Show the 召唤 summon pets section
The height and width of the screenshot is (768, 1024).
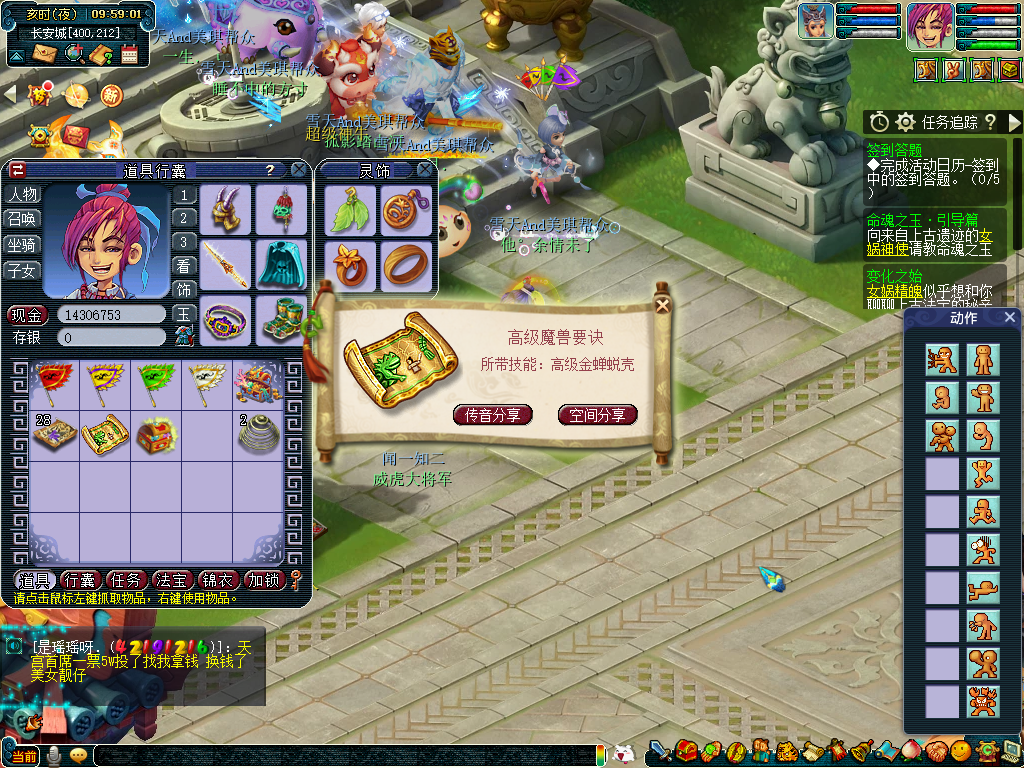click(x=22, y=219)
